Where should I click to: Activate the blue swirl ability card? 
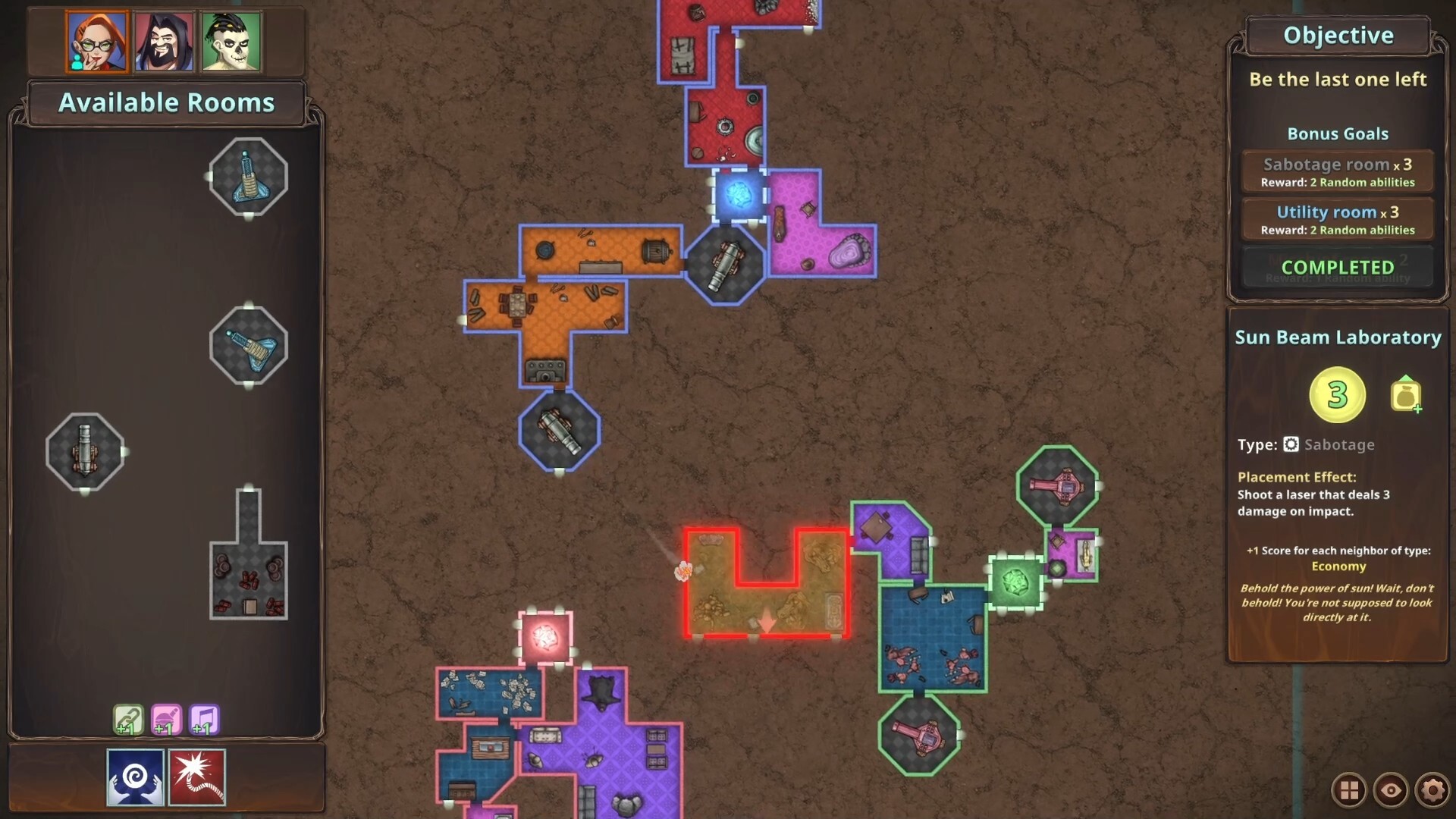[x=135, y=776]
